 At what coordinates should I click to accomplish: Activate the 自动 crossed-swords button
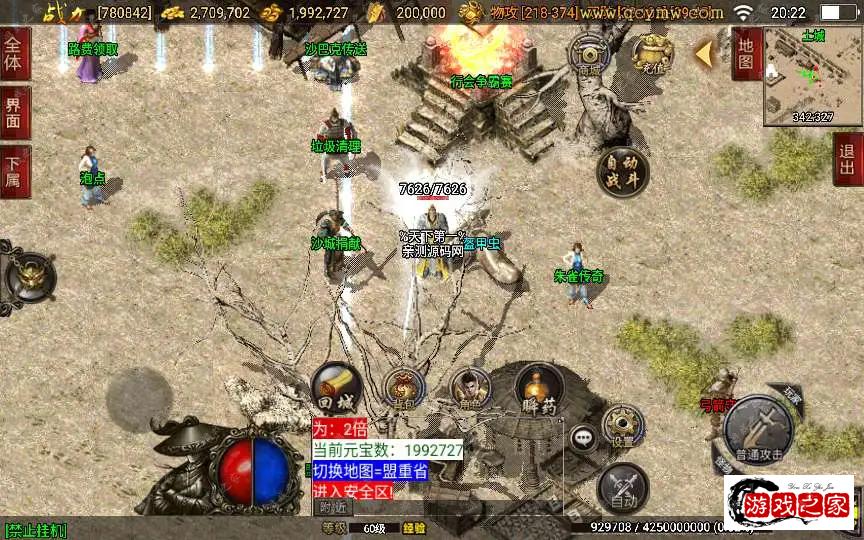[x=622, y=488]
